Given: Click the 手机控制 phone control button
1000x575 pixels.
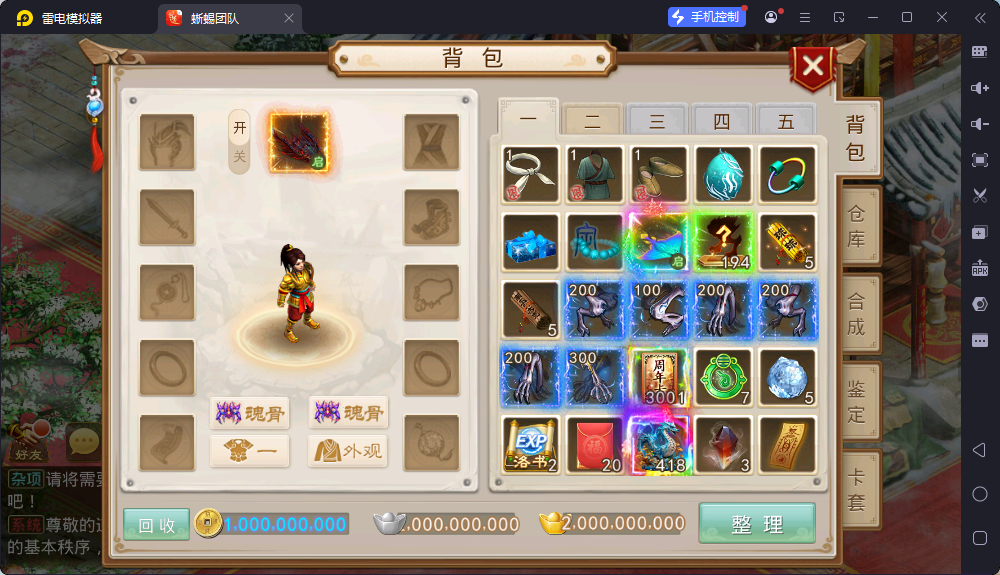Looking at the screenshot, I should tap(706, 17).
